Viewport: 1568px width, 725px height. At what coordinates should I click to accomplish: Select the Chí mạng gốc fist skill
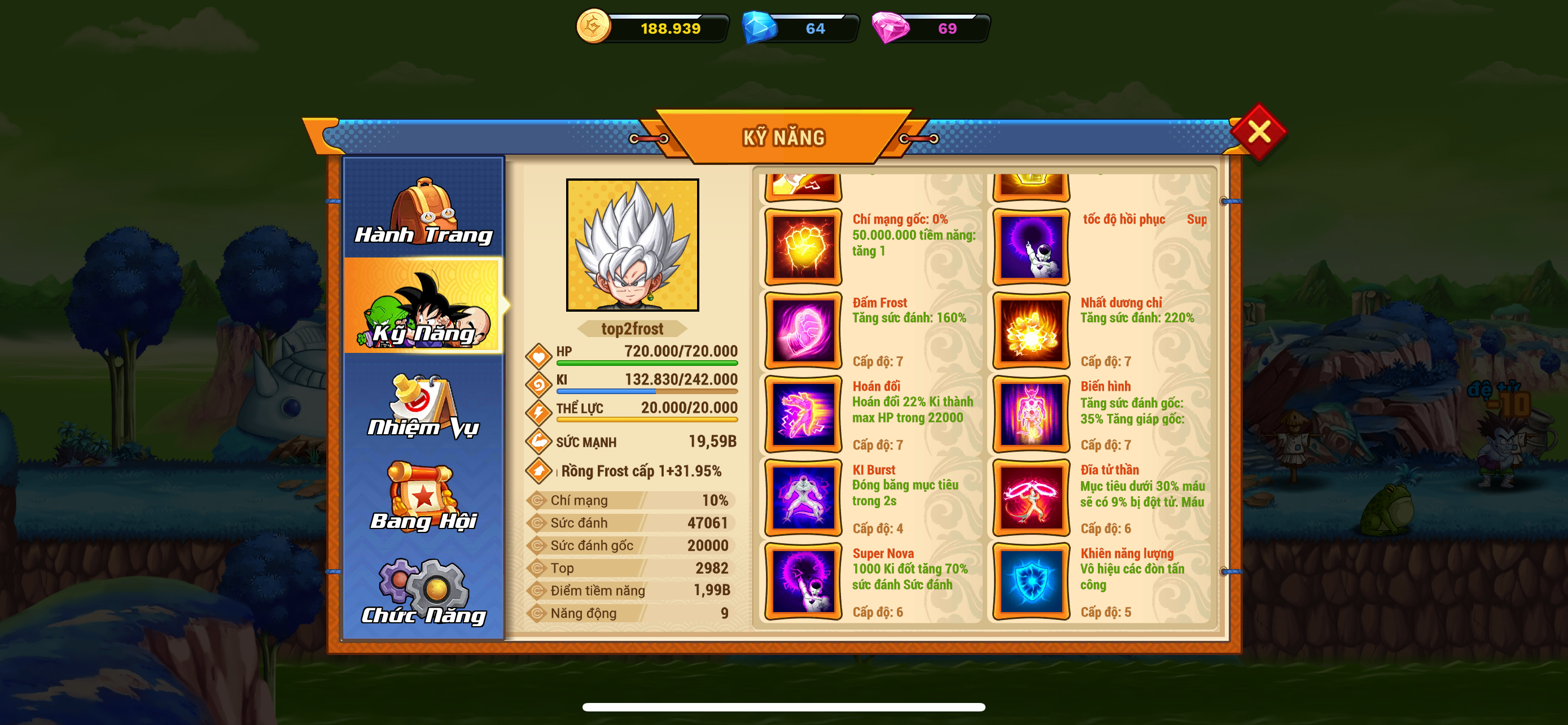pyautogui.click(x=803, y=247)
